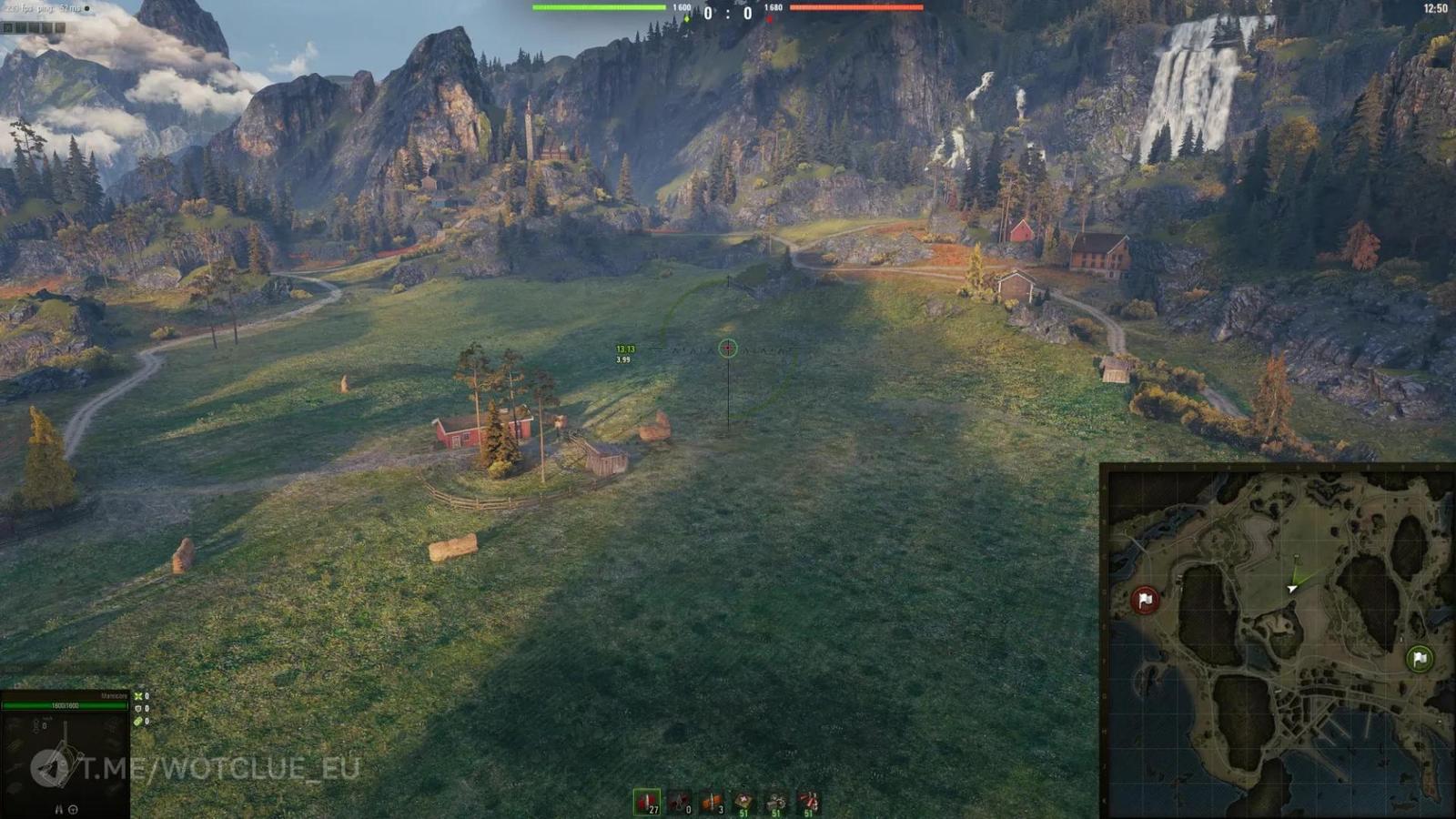Image resolution: width=1456 pixels, height=819 pixels.
Task: Click the steering wheel icon on the tank panel
Action: 74,810
